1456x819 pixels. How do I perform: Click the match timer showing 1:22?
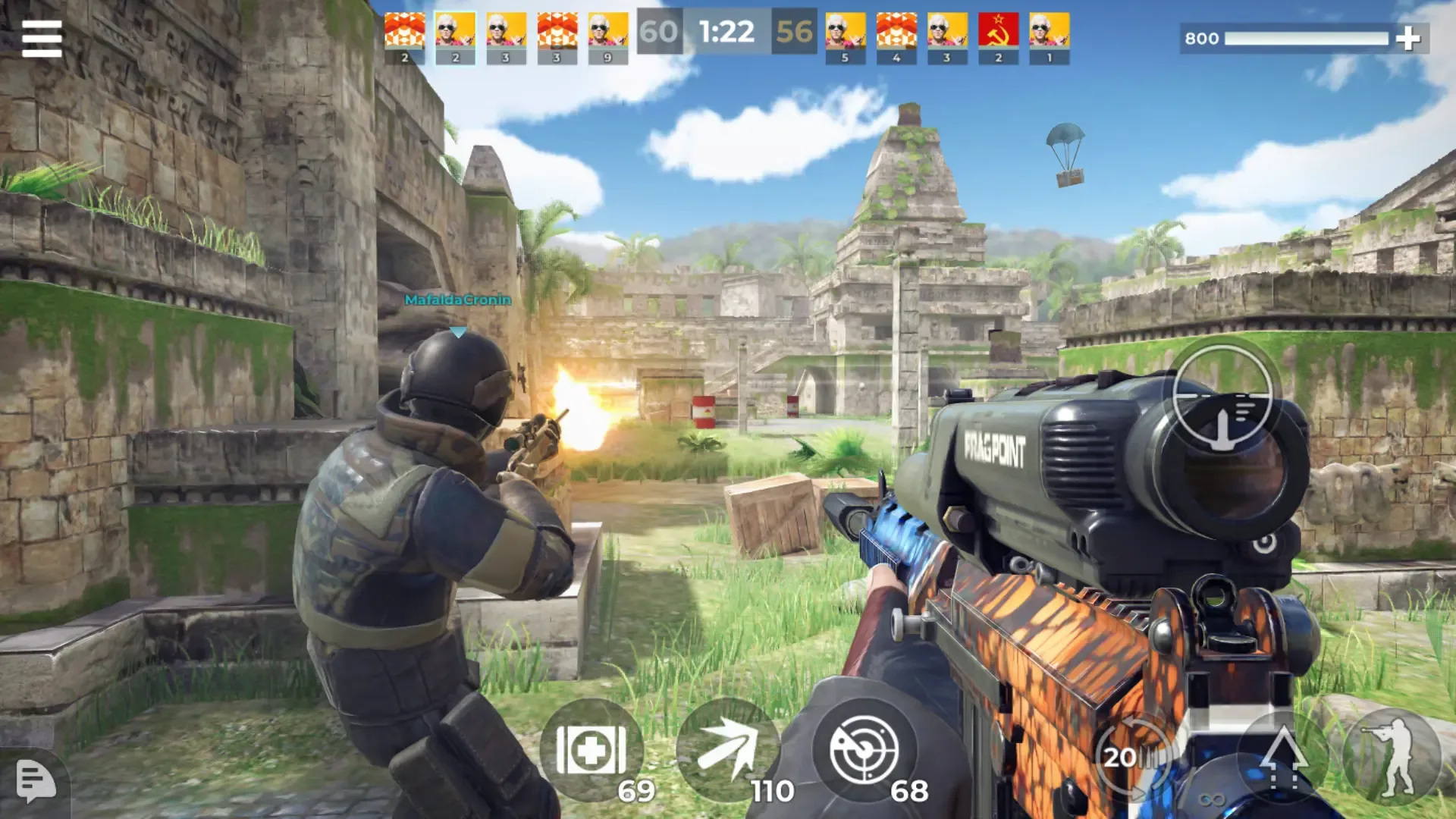click(726, 32)
